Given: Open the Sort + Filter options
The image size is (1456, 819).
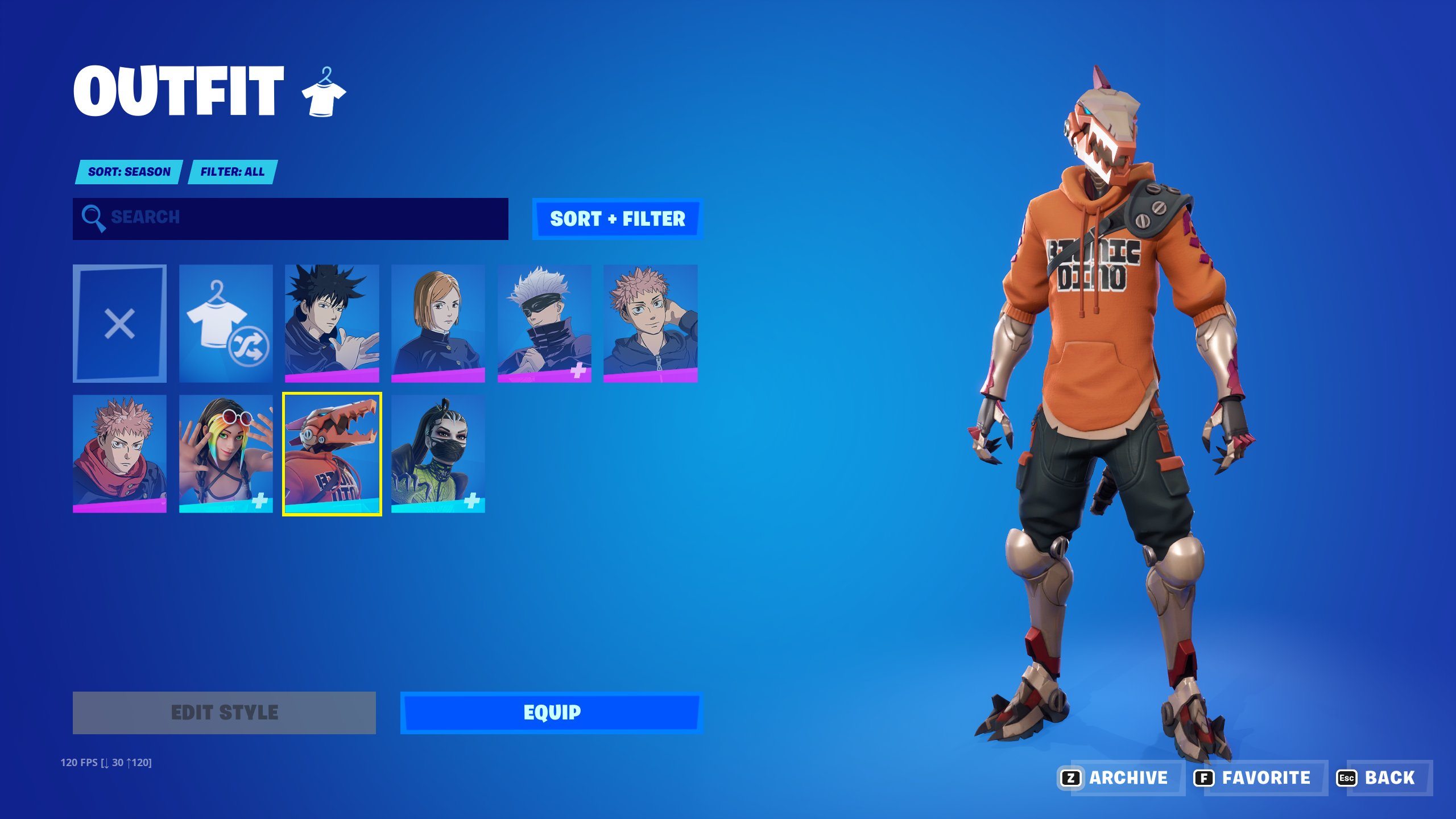Looking at the screenshot, I should point(617,219).
